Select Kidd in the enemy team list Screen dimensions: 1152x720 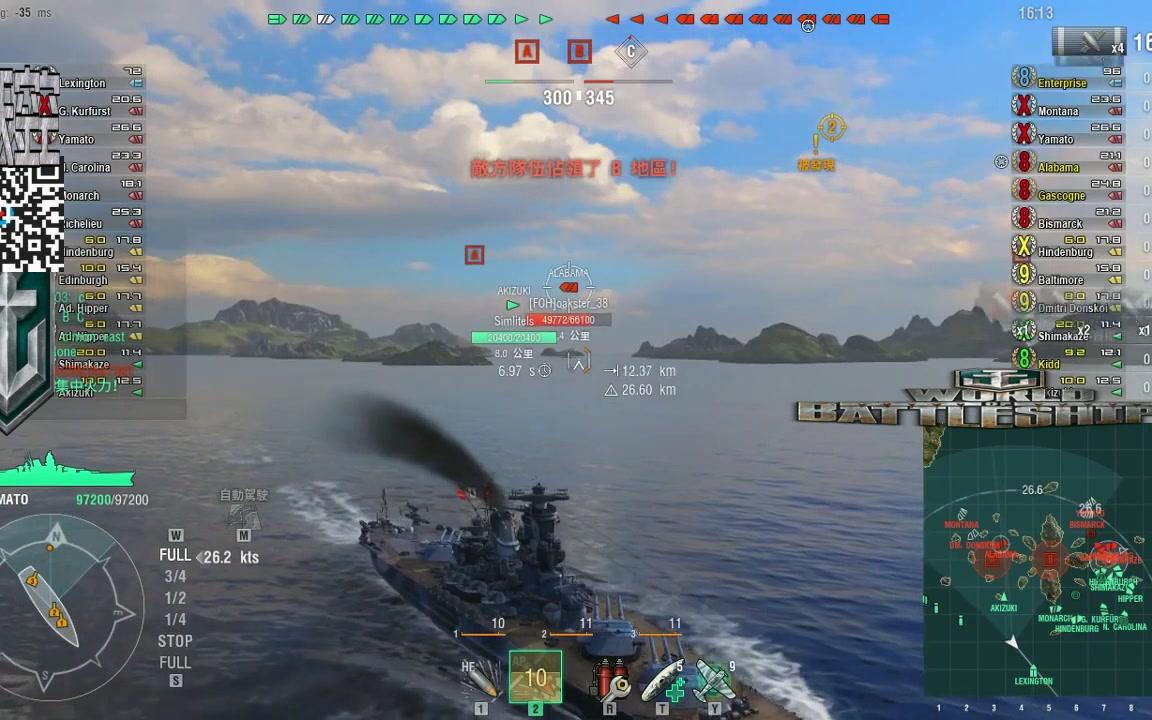click(1048, 363)
